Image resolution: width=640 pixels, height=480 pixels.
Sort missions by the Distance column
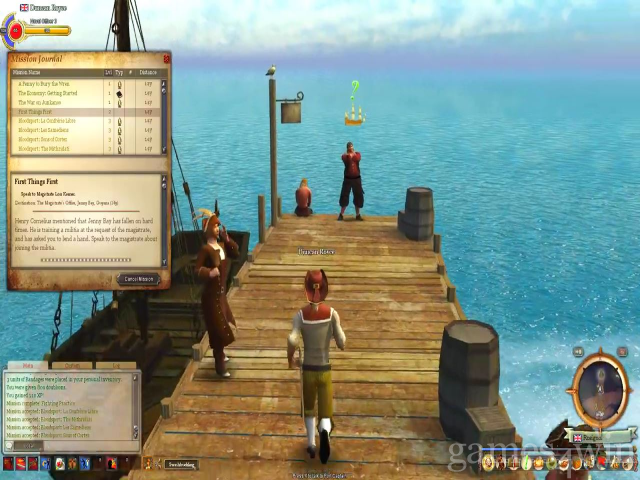click(148, 73)
